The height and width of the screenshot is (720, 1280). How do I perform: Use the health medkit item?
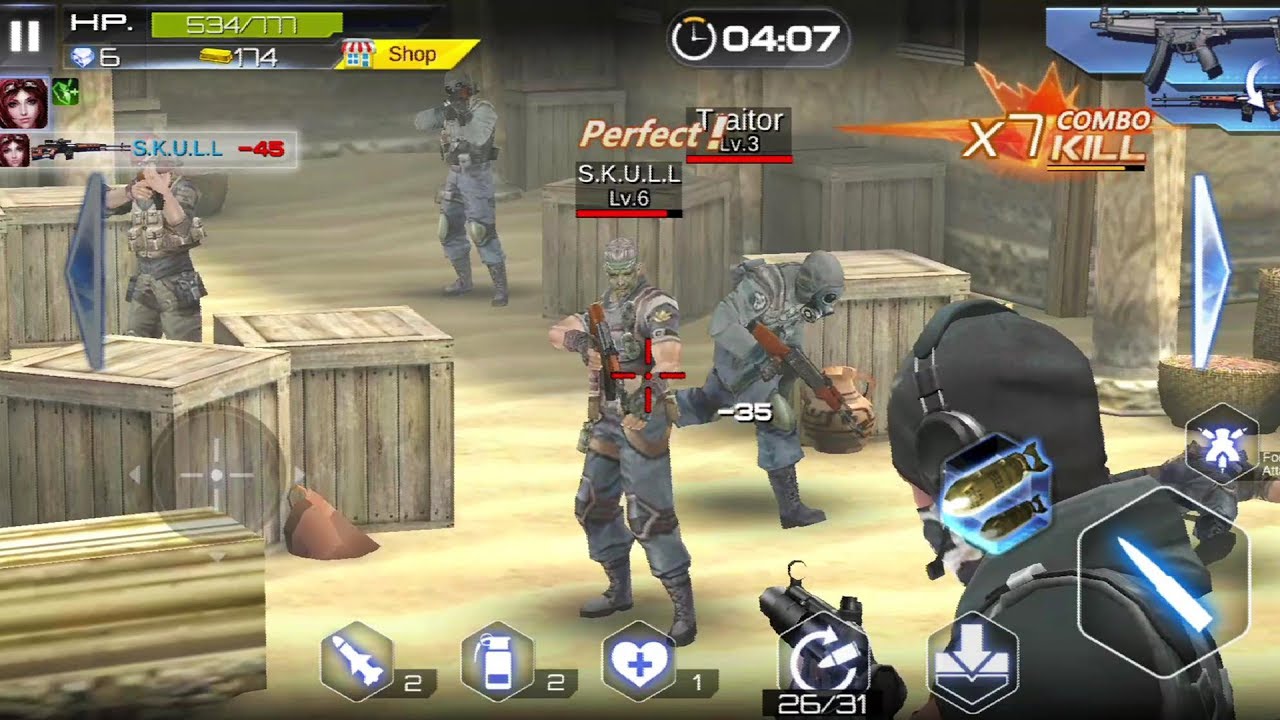tap(640, 659)
